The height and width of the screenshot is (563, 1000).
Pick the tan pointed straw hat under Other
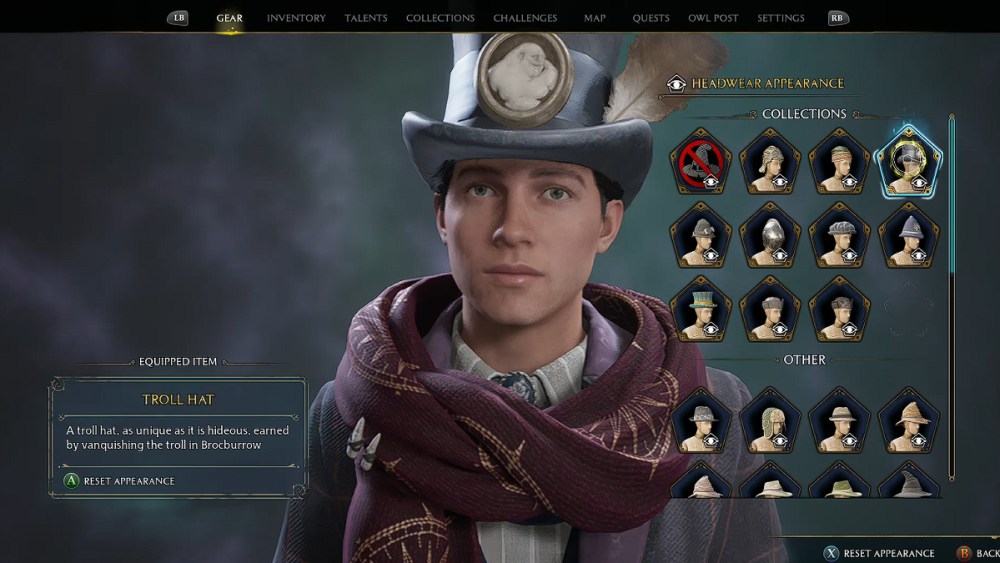(x=908, y=420)
